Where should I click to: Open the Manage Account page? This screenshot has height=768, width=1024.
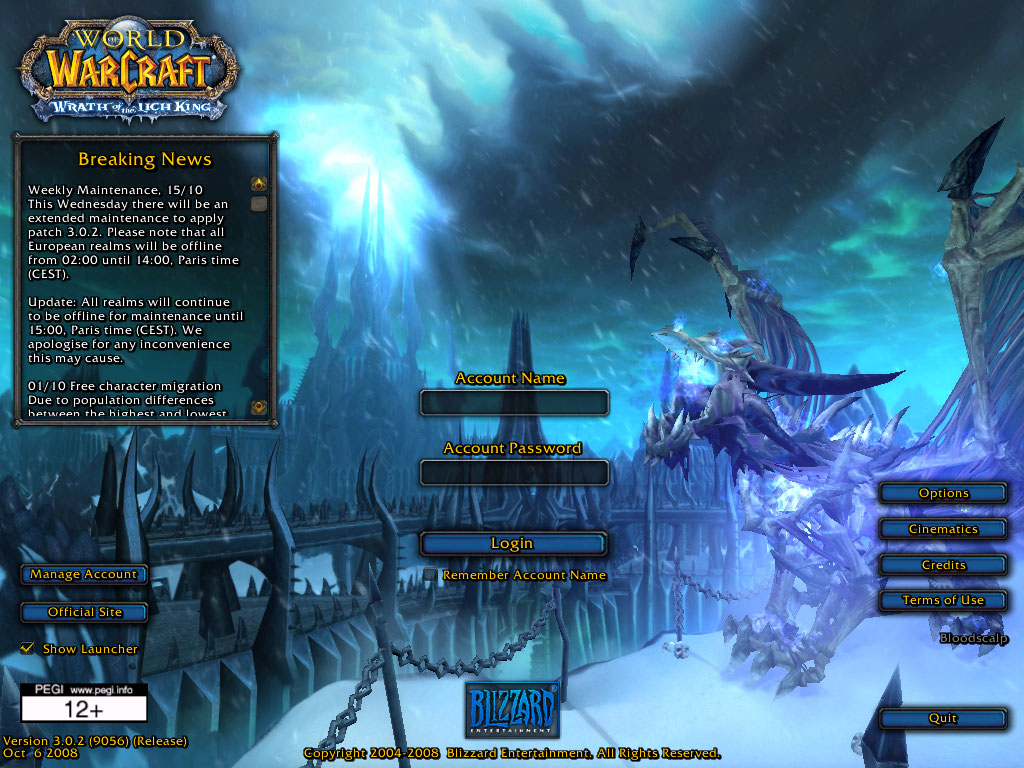[x=84, y=574]
